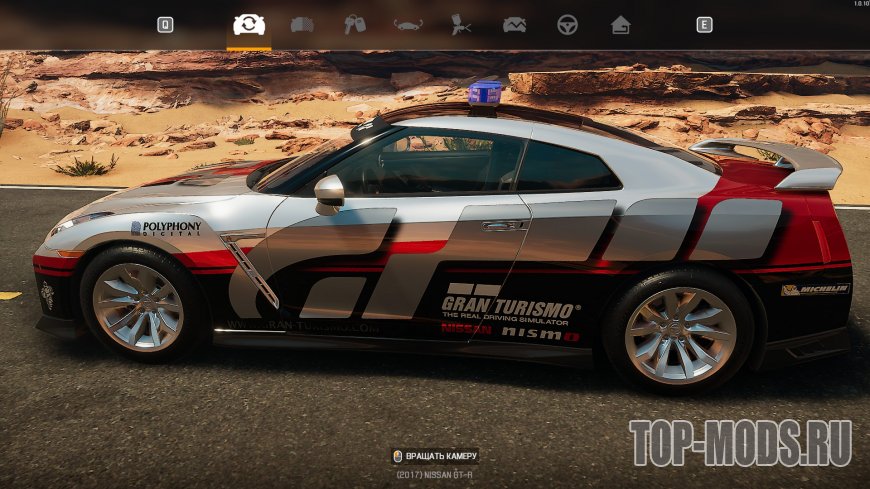Image resolution: width=870 pixels, height=489 pixels.
Task: Select the house garage tab
Action: [x=621, y=25]
